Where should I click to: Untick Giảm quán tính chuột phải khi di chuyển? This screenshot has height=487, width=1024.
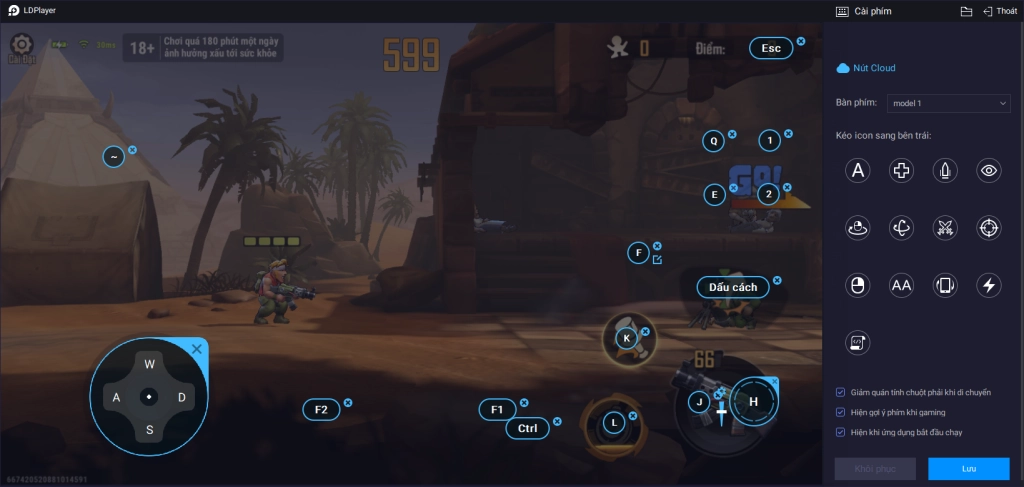841,392
